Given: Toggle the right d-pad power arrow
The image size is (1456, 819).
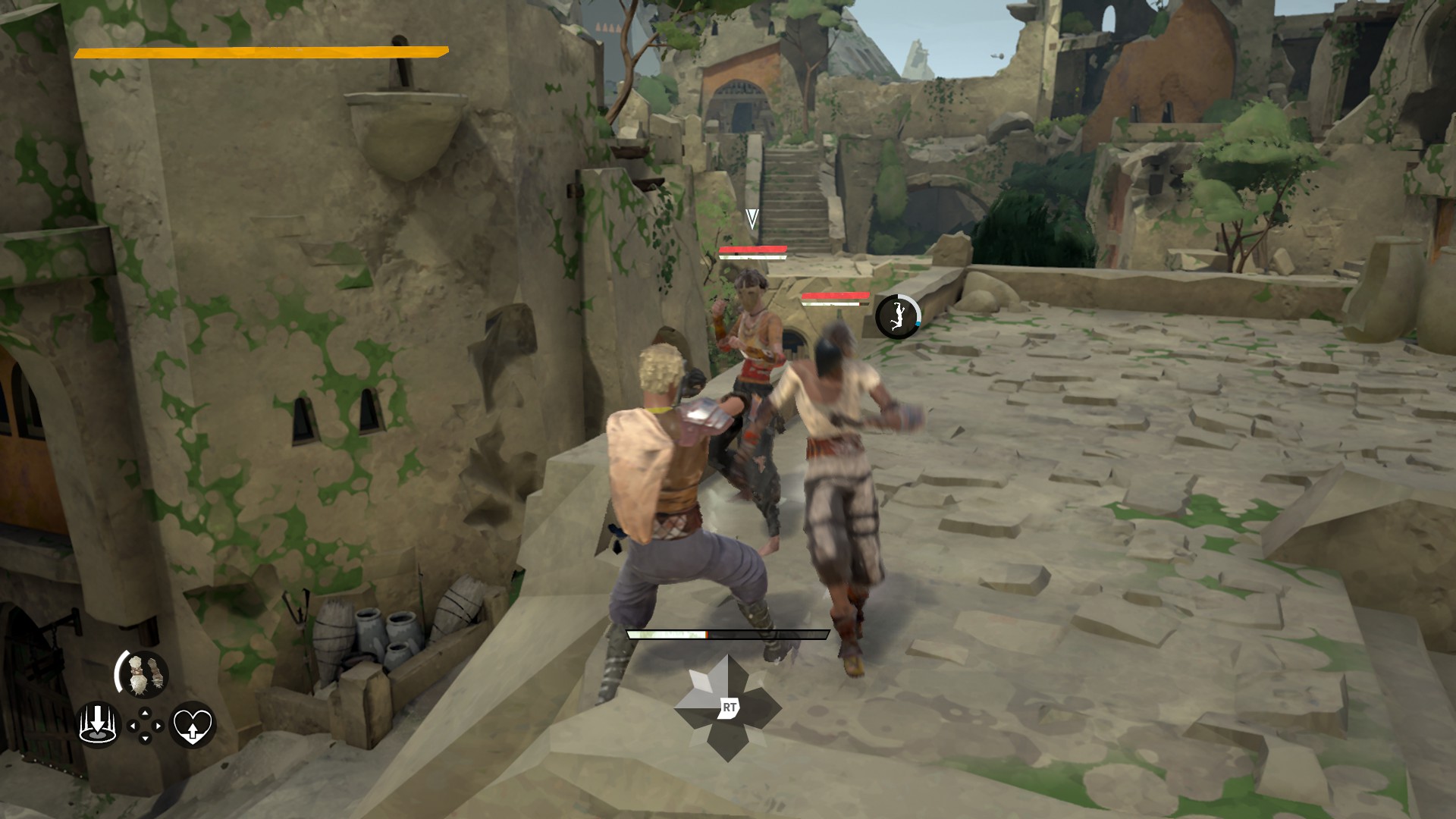Looking at the screenshot, I should [x=158, y=726].
